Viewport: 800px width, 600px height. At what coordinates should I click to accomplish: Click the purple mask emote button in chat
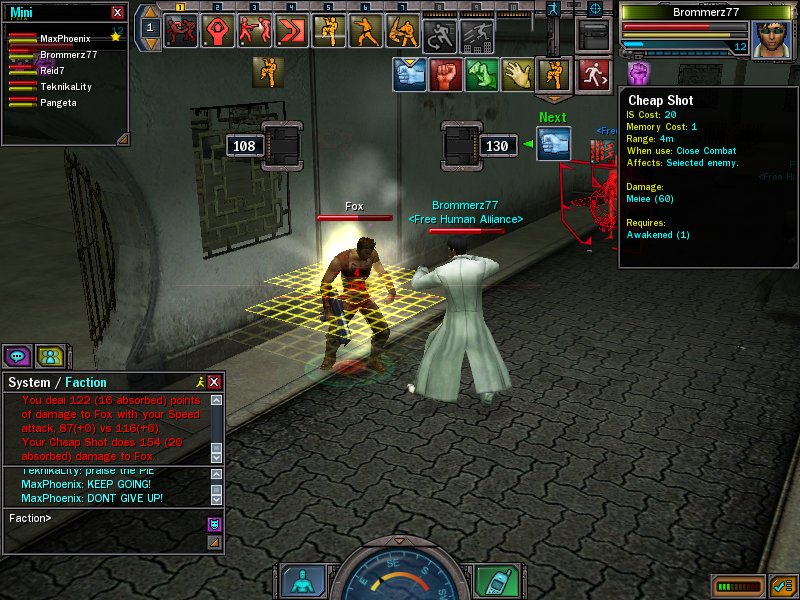click(214, 523)
